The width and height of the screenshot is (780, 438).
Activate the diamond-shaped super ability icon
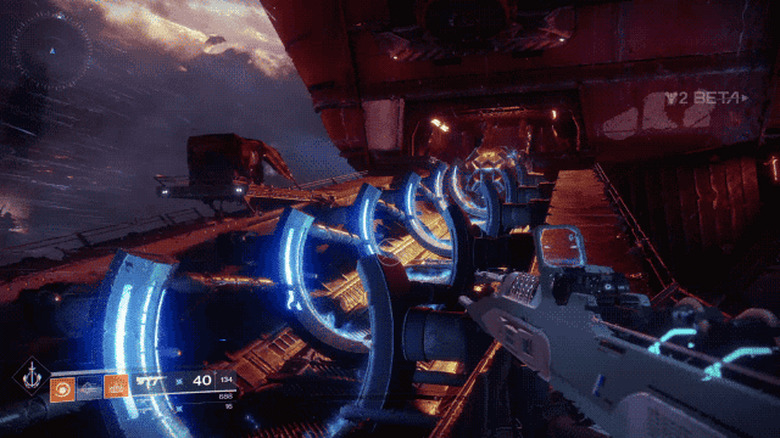coord(30,378)
